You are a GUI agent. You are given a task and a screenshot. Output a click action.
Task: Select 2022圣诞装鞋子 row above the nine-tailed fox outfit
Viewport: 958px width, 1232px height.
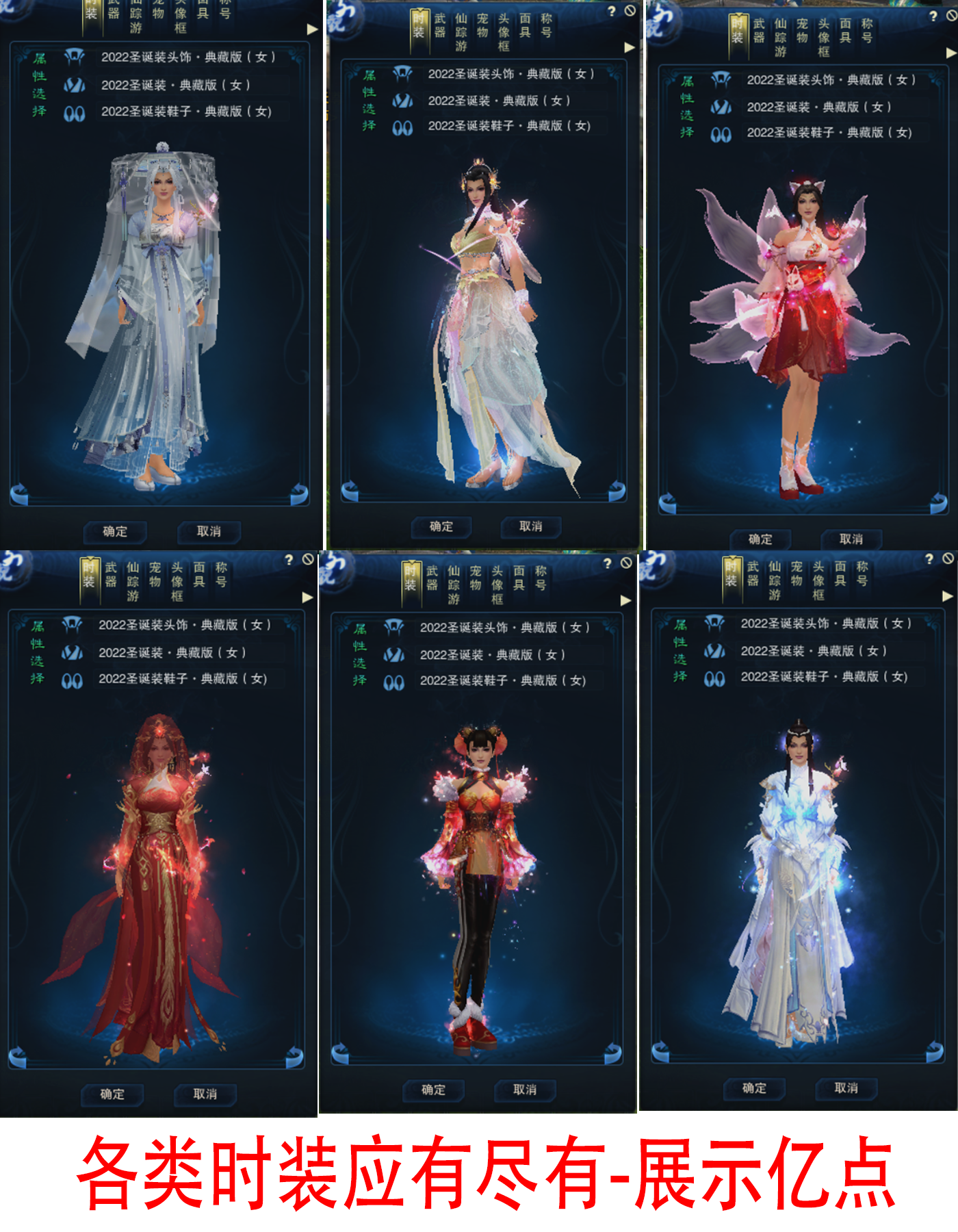tap(829, 133)
